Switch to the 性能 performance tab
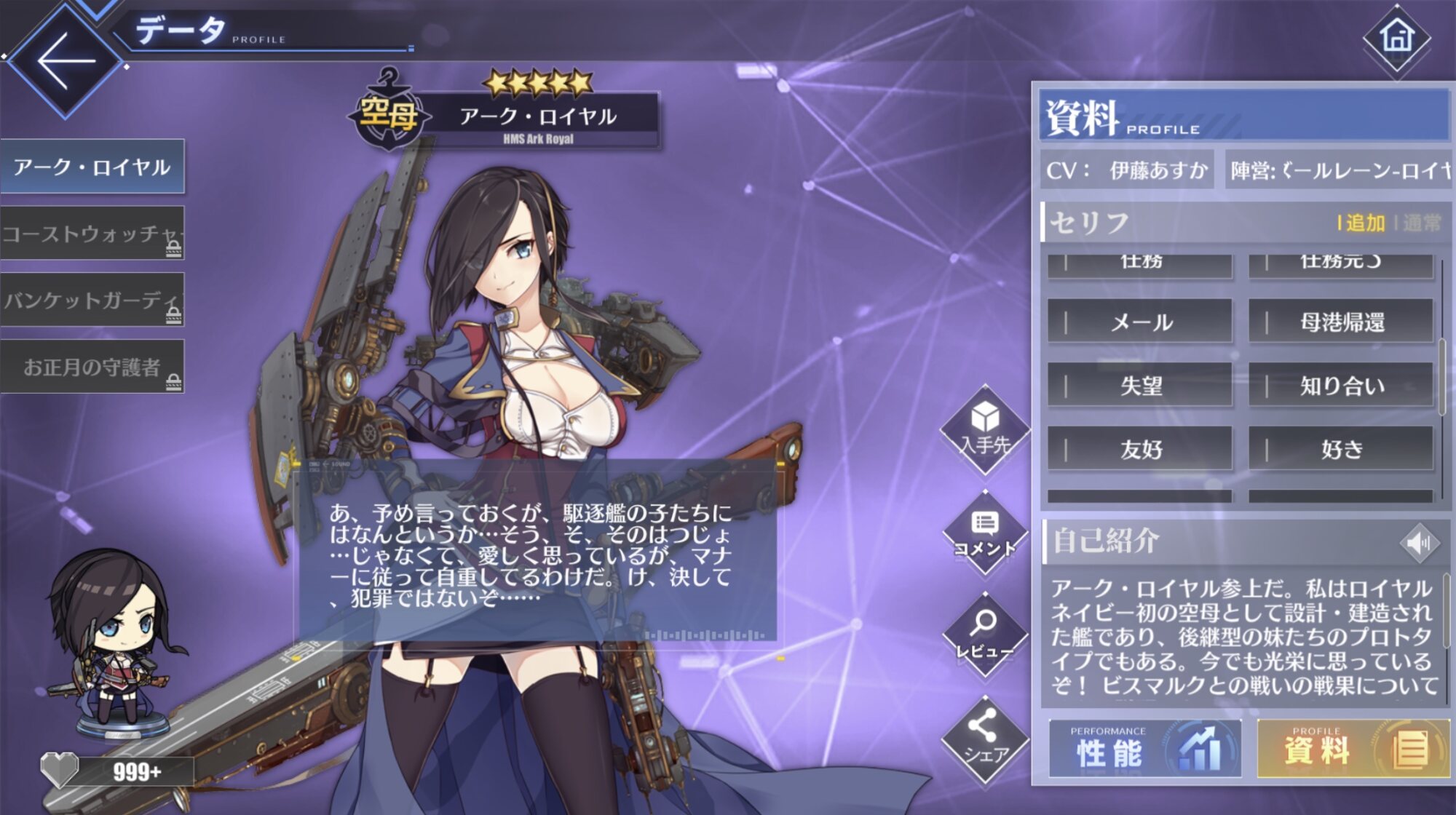Viewport: 1456px width, 815px height. tap(1144, 750)
